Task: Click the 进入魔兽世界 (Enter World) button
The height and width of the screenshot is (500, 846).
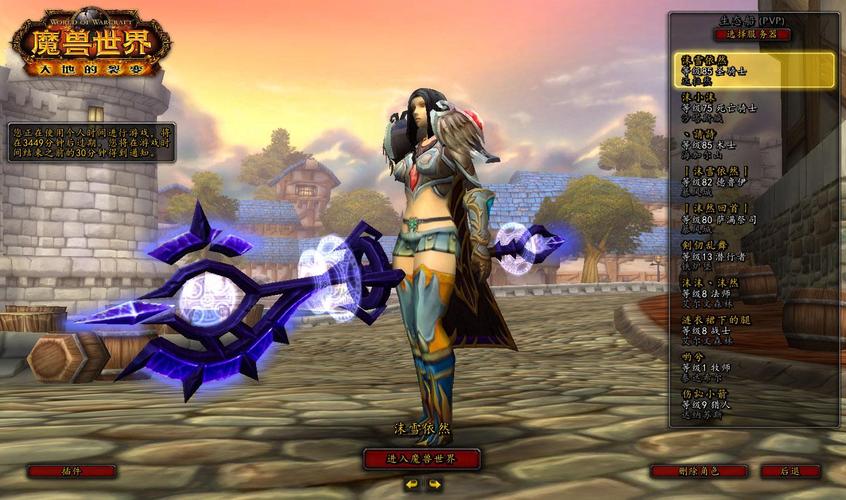Action: [421, 459]
